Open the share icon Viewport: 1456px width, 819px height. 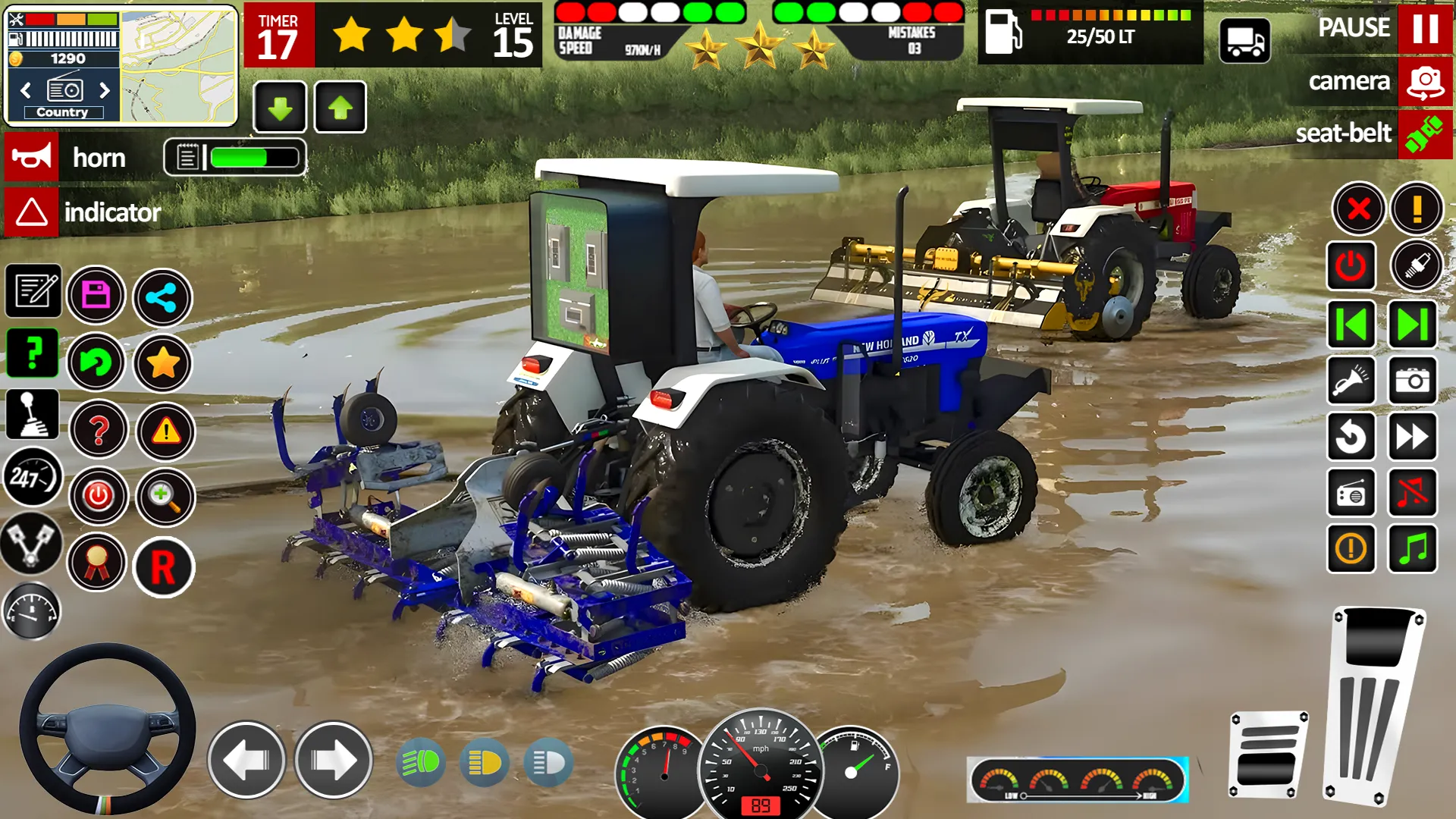coord(162,297)
